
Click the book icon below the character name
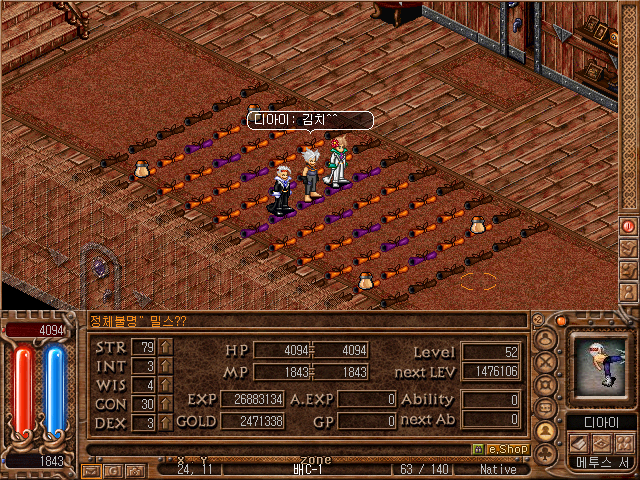click(580, 442)
